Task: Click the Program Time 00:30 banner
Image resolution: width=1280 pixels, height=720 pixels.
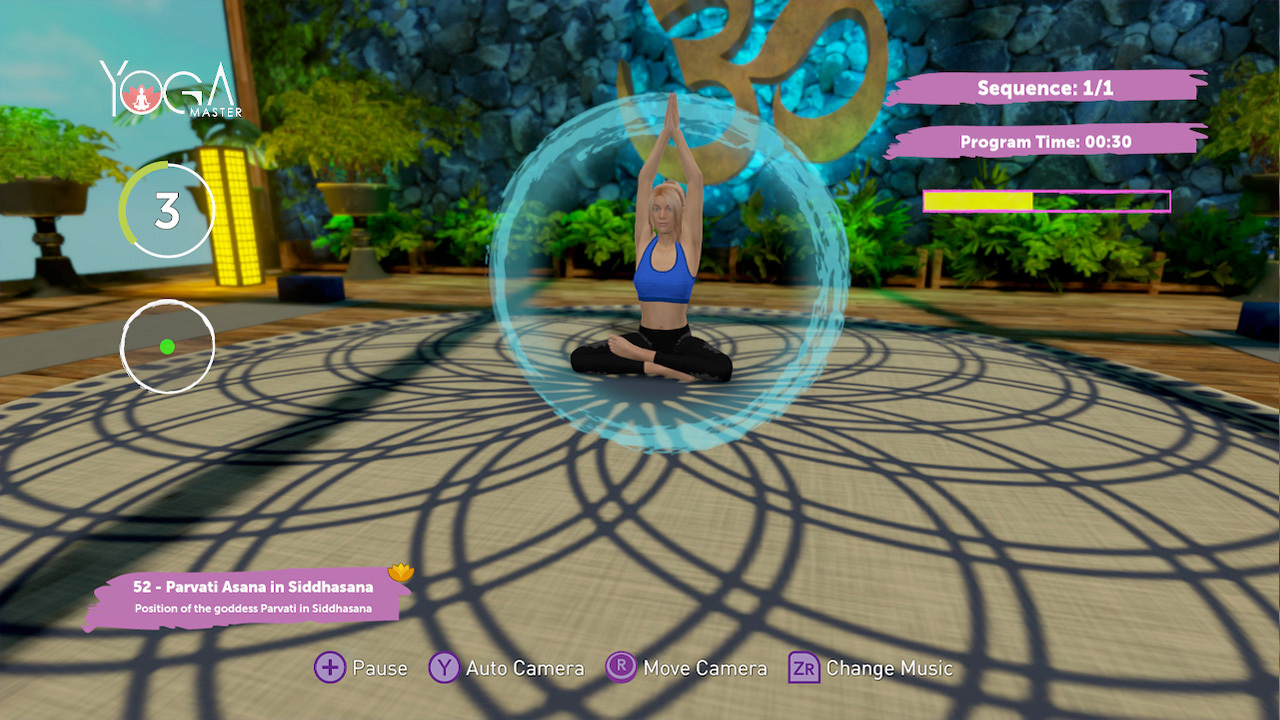Action: 1044,142
